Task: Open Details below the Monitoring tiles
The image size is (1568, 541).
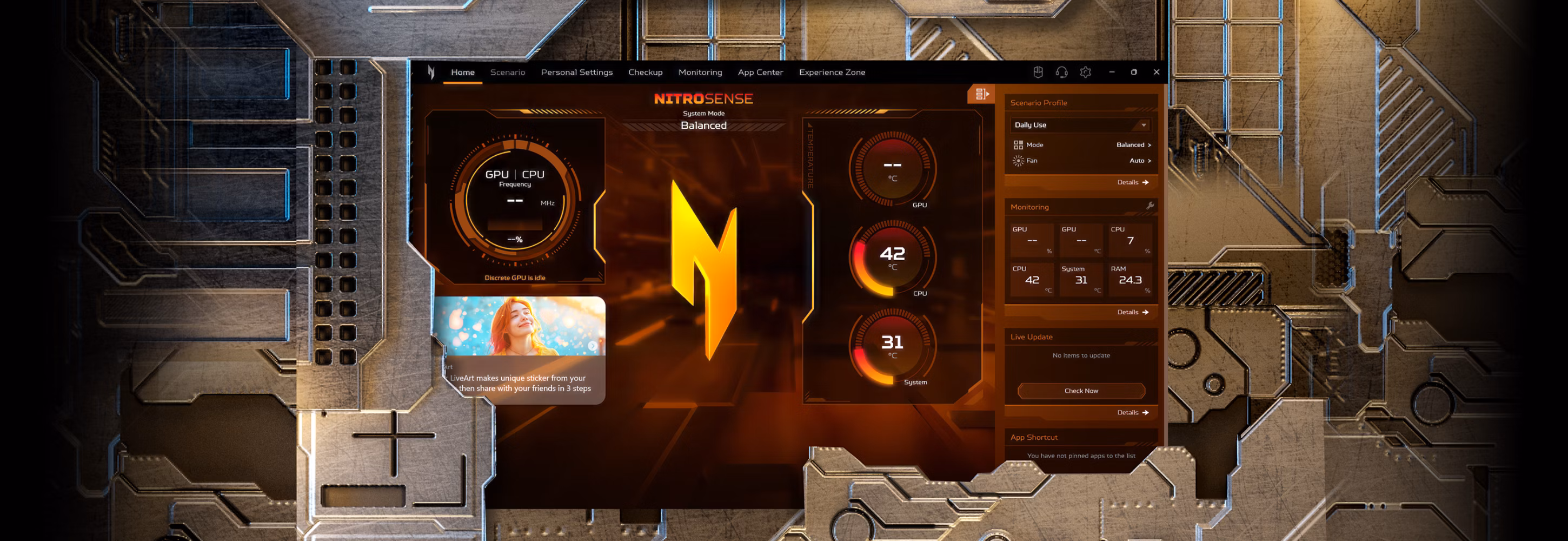Action: click(1132, 312)
